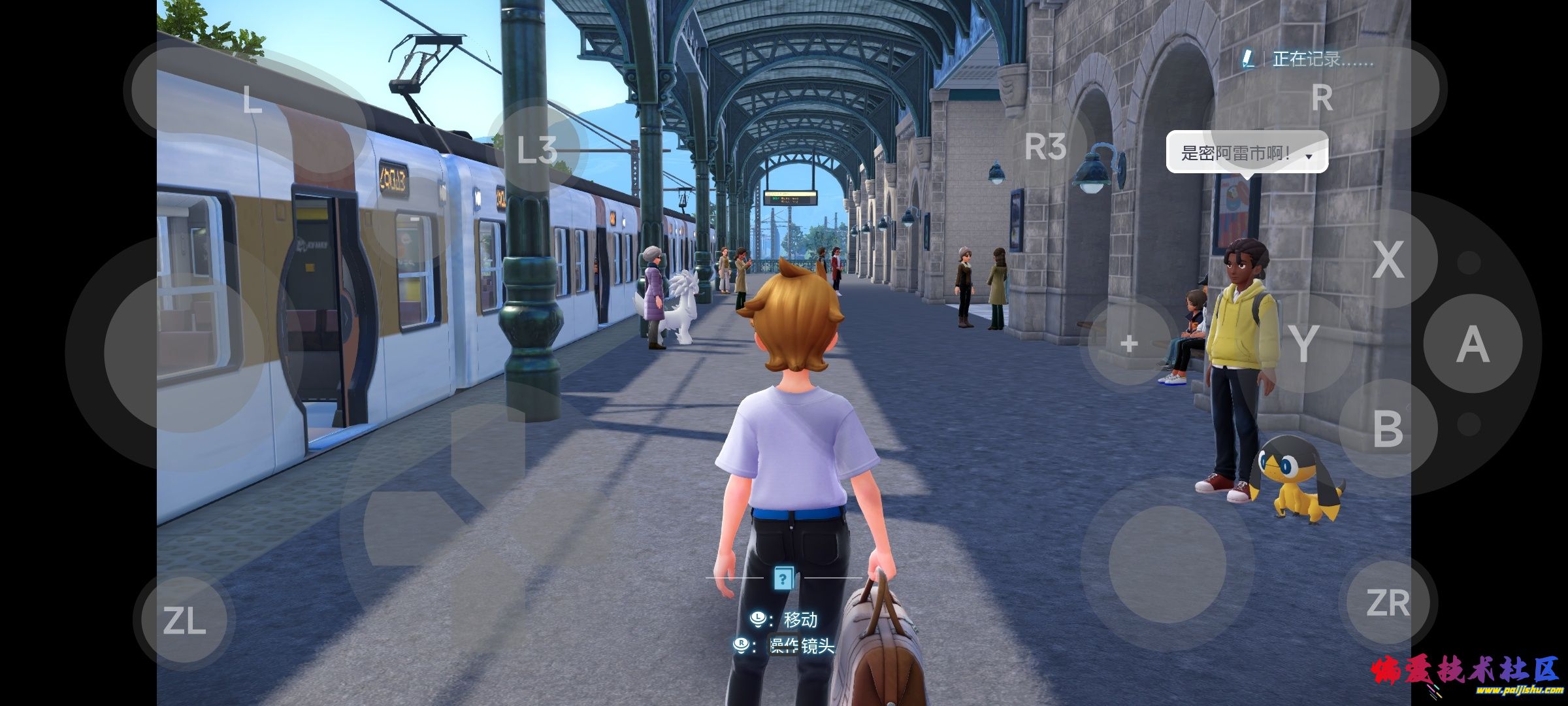Tap the R3 stick-click overlay button
Viewport: 1568px width, 706px height.
[x=1045, y=146]
